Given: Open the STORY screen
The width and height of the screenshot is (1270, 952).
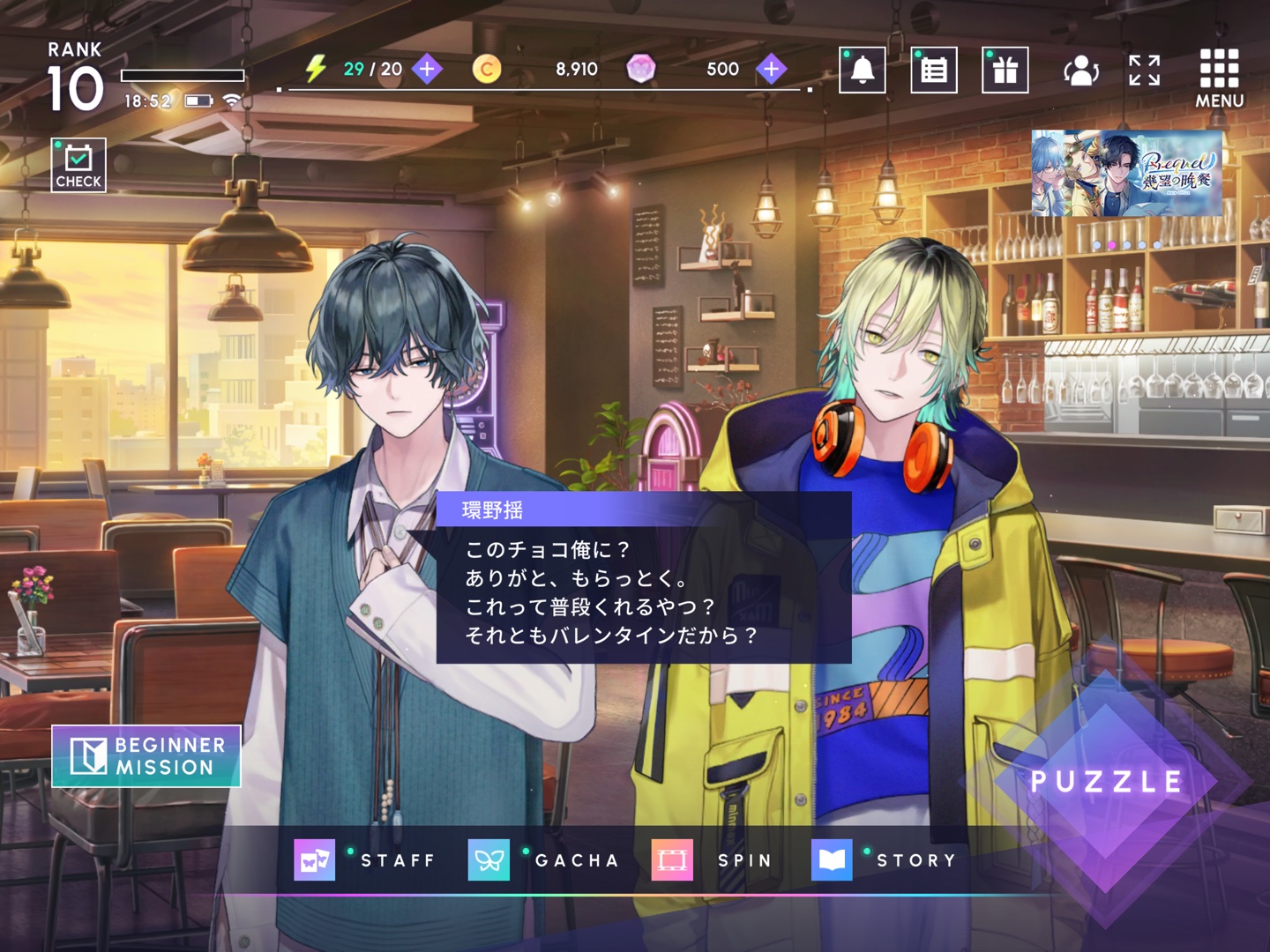Looking at the screenshot, I should coord(885,860).
